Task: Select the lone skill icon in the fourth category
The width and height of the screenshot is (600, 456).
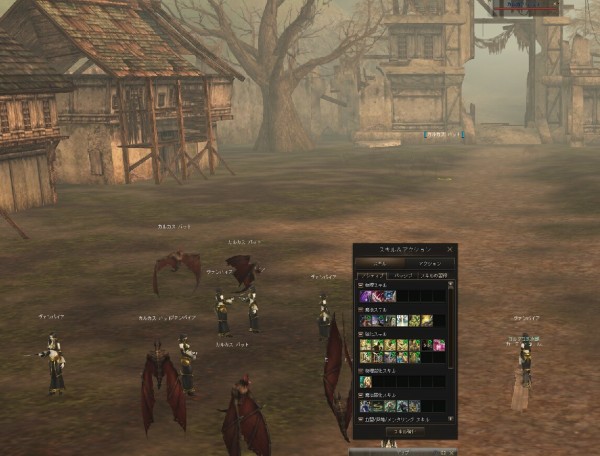Action: tap(365, 381)
